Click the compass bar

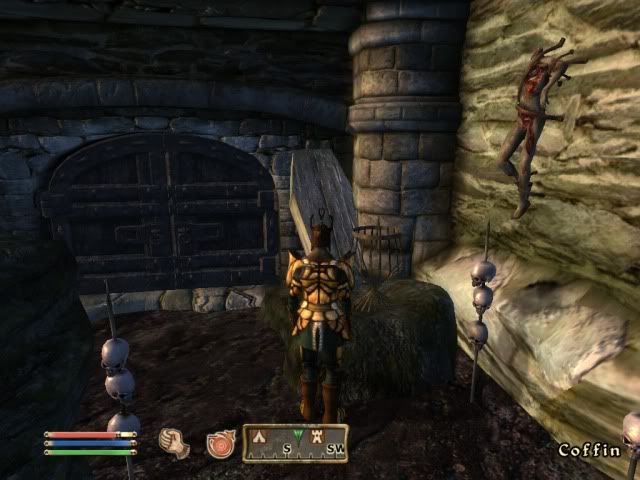pyautogui.click(x=295, y=442)
